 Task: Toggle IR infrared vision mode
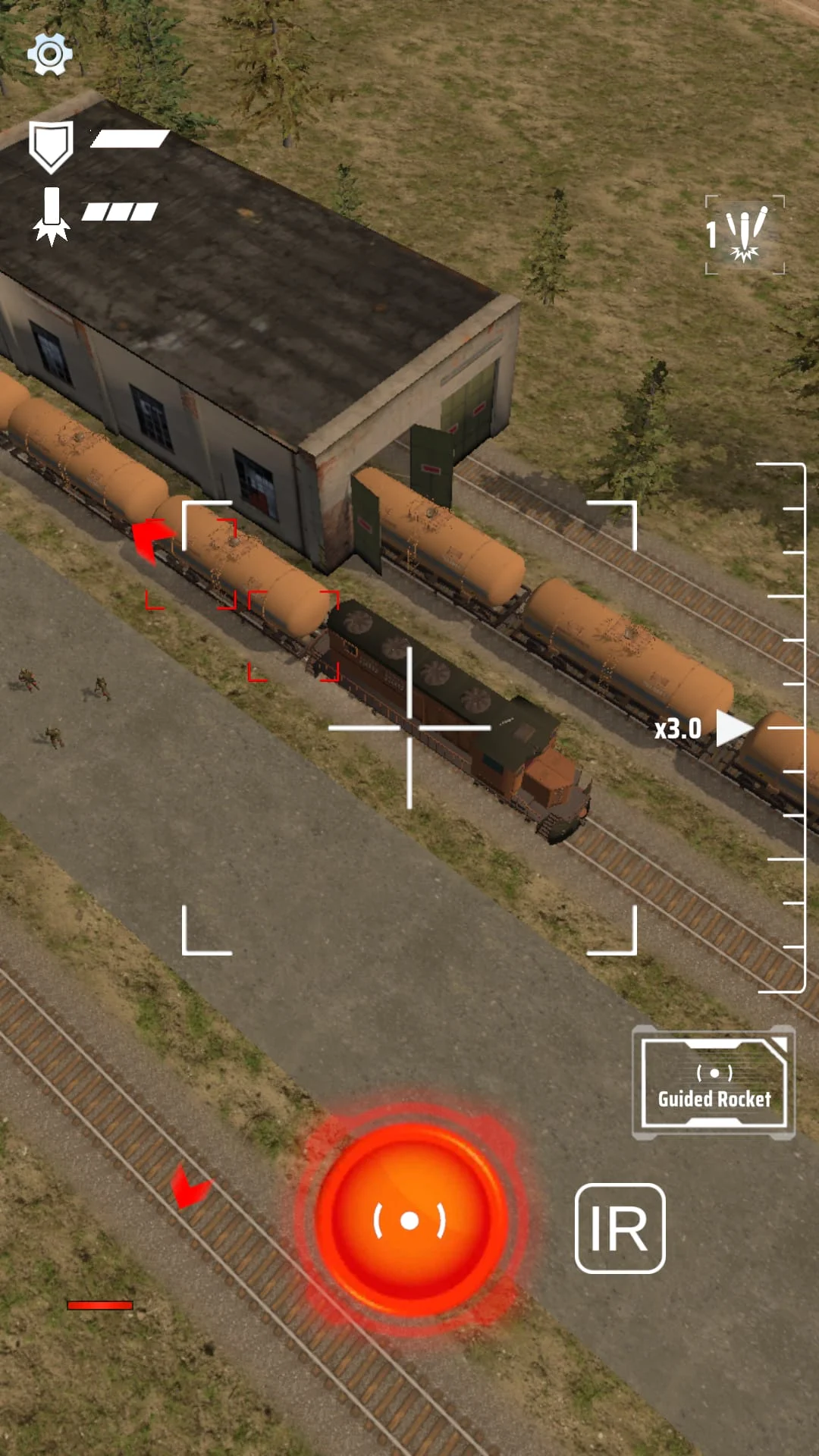(620, 1228)
